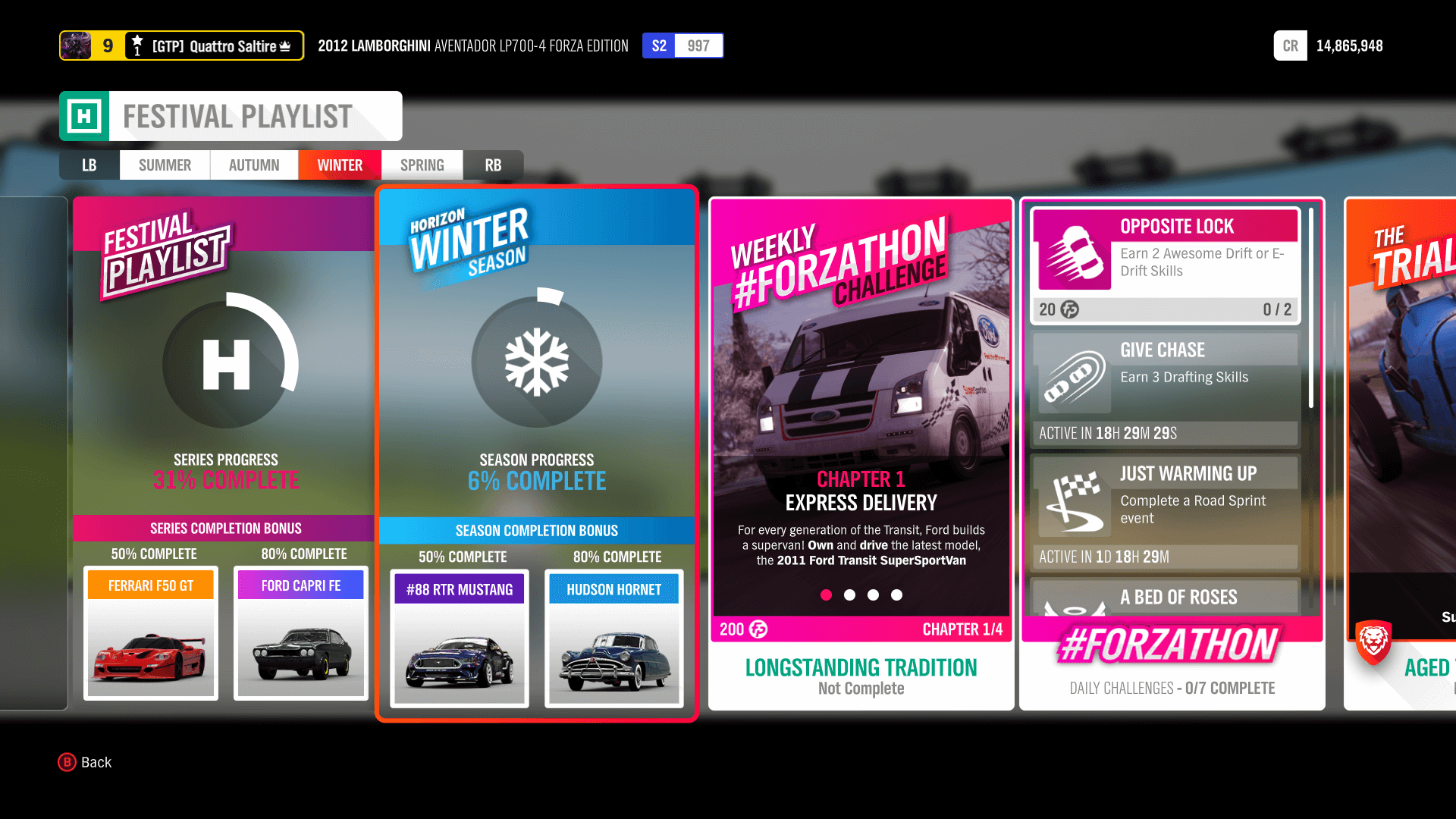Viewport: 1456px width, 819px height.
Task: Select the Autumn tab
Action: [x=253, y=165]
